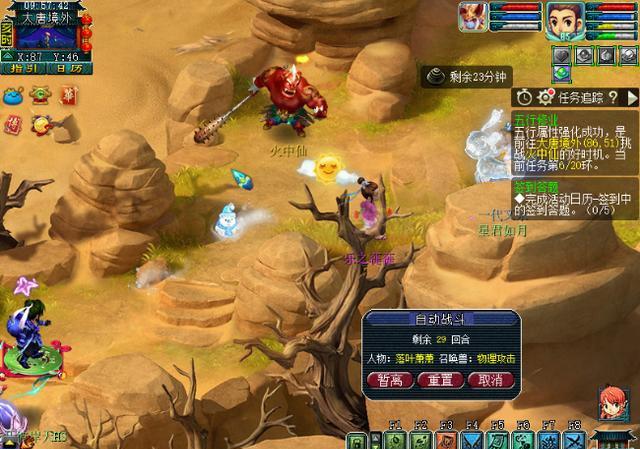This screenshot has height=449, width=640.
Task: Open the 日历 calendar button
Action: tap(67, 68)
